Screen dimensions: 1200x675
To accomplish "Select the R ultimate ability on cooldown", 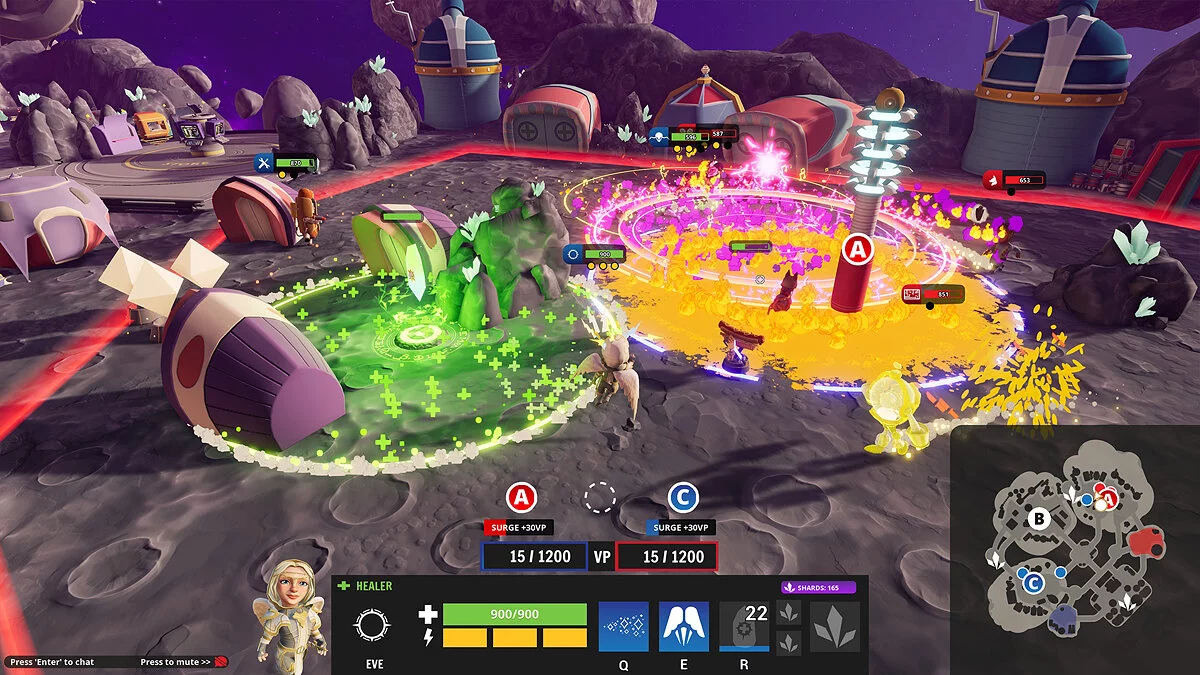I will click(x=744, y=627).
